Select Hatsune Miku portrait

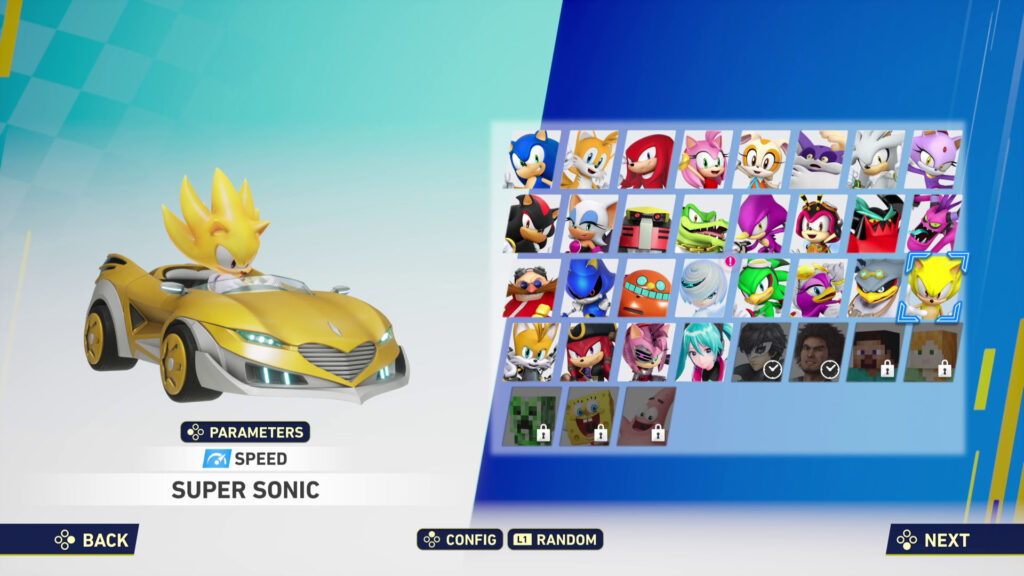point(704,352)
